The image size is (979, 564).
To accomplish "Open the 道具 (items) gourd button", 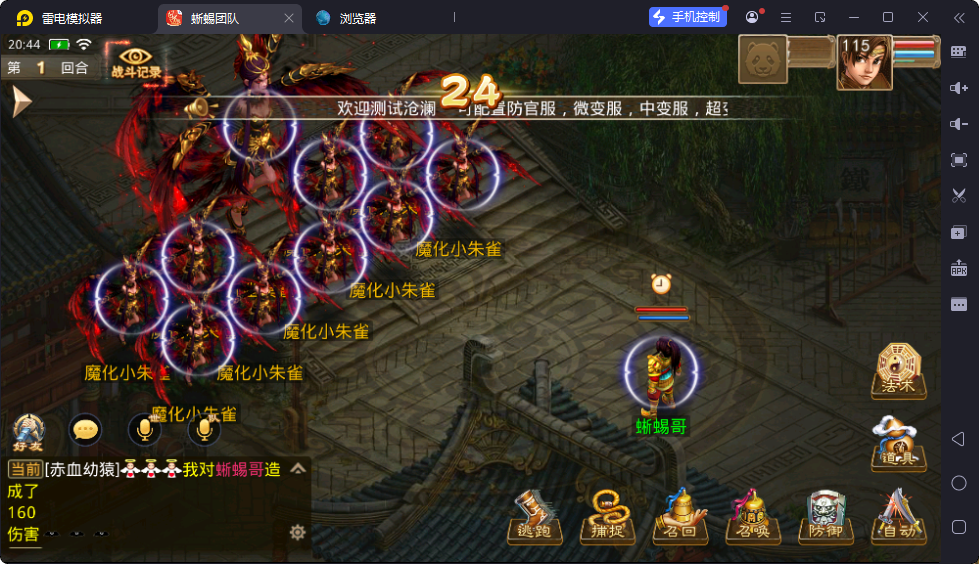I will 898,443.
